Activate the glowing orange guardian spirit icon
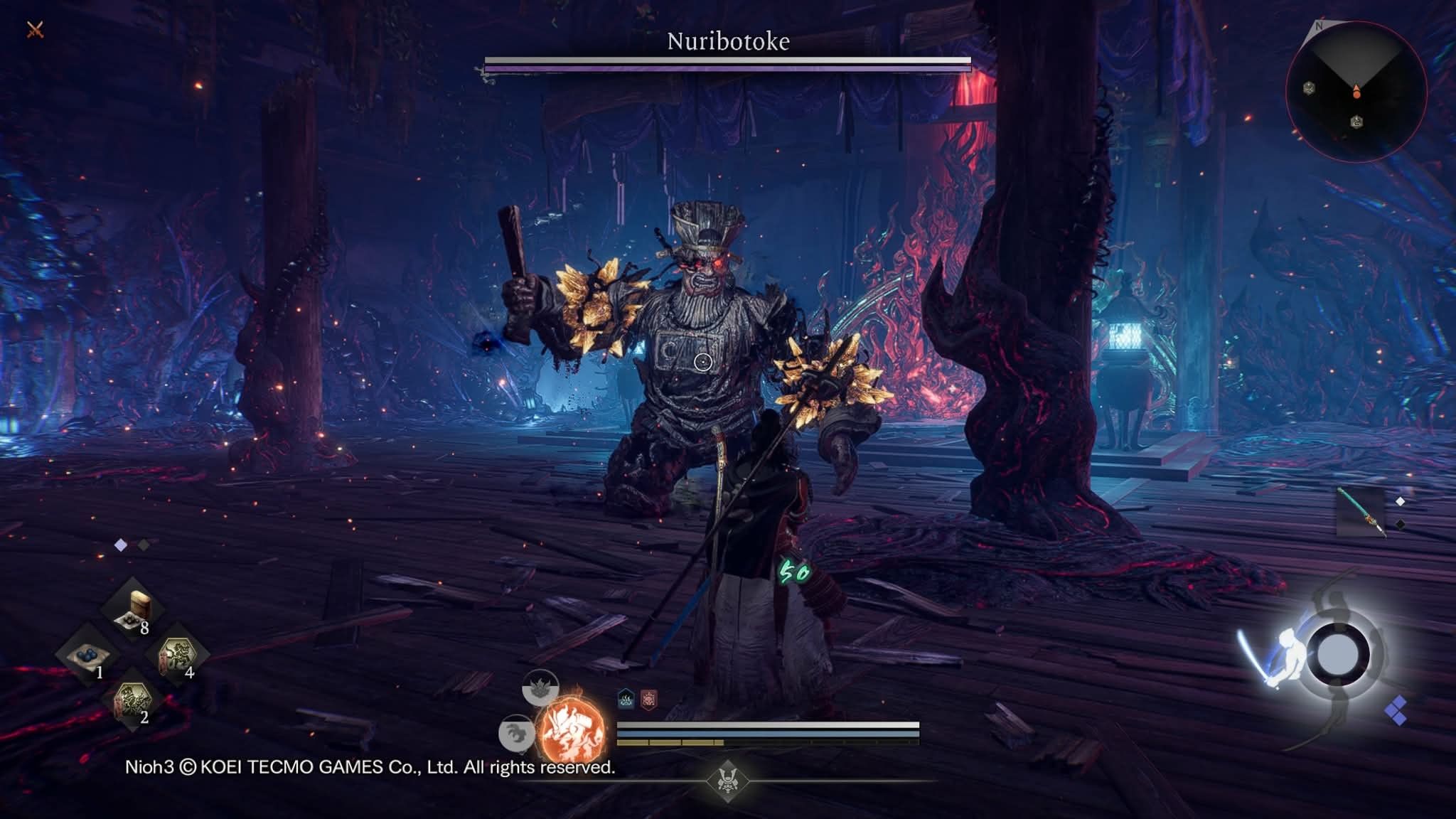This screenshot has width=1456, height=819. [572, 731]
